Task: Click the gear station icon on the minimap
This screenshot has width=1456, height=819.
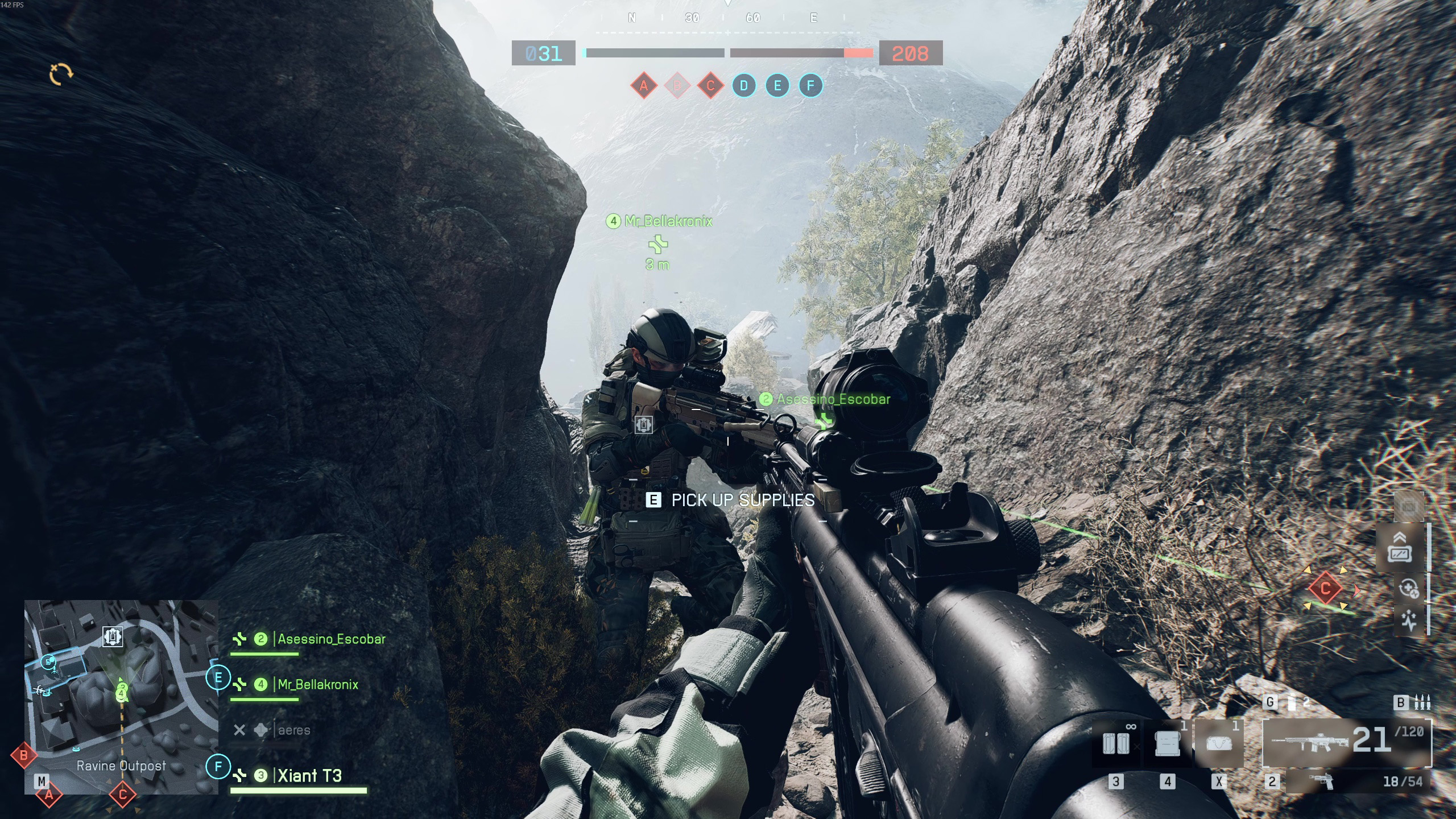Action: click(x=113, y=636)
